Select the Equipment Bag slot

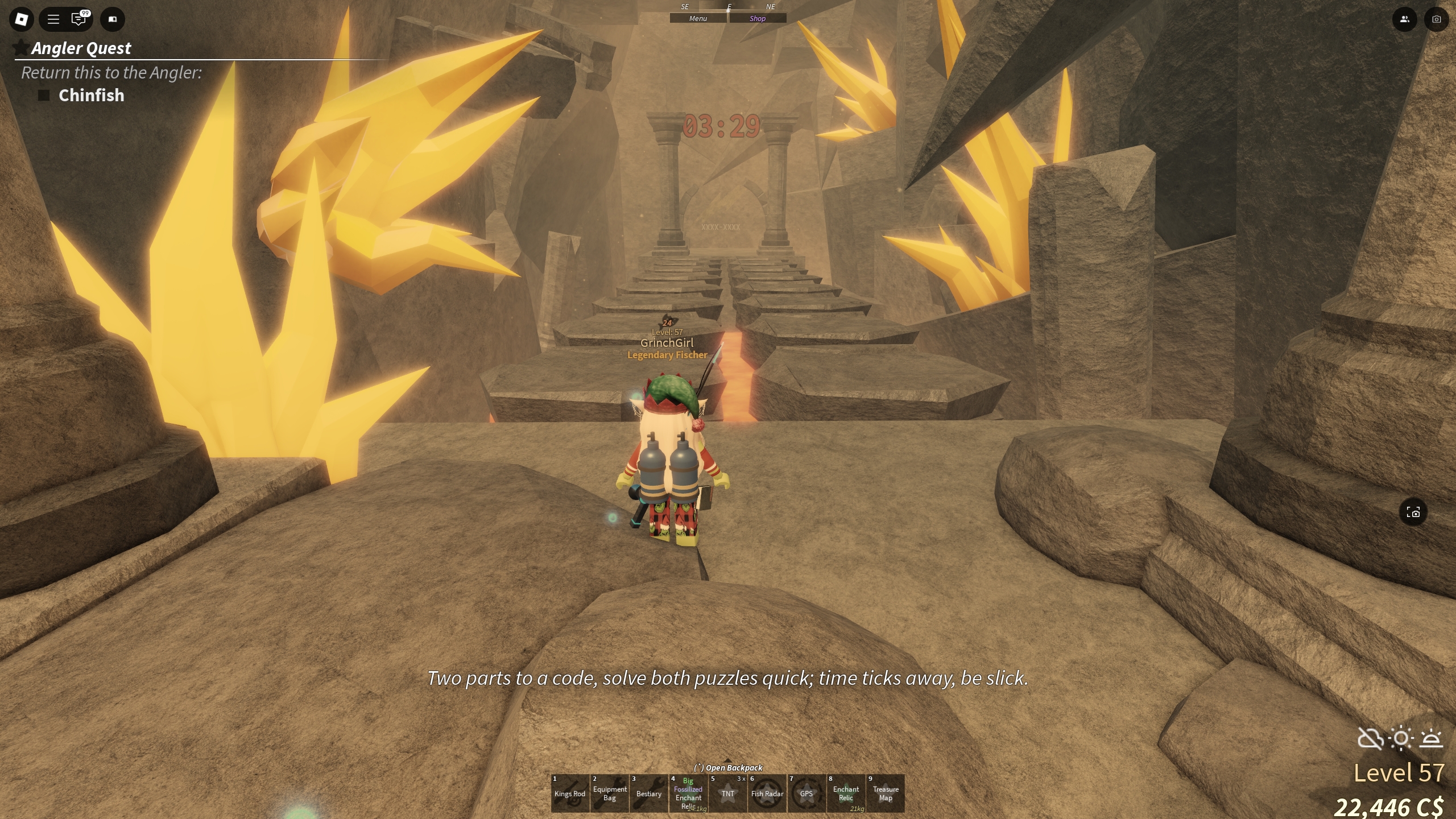(609, 793)
